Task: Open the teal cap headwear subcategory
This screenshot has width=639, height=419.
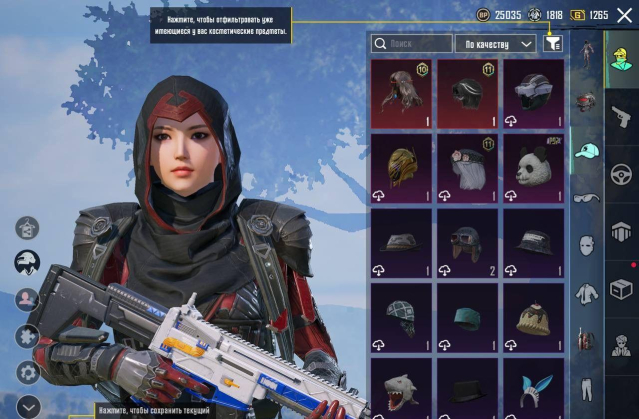Action: 587,150
